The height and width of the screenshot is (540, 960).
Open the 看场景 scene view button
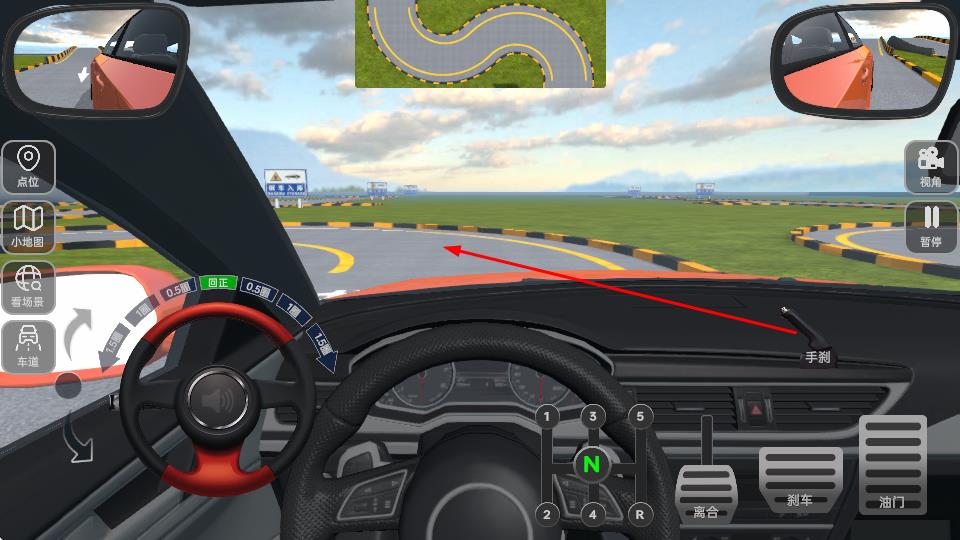click(x=28, y=286)
